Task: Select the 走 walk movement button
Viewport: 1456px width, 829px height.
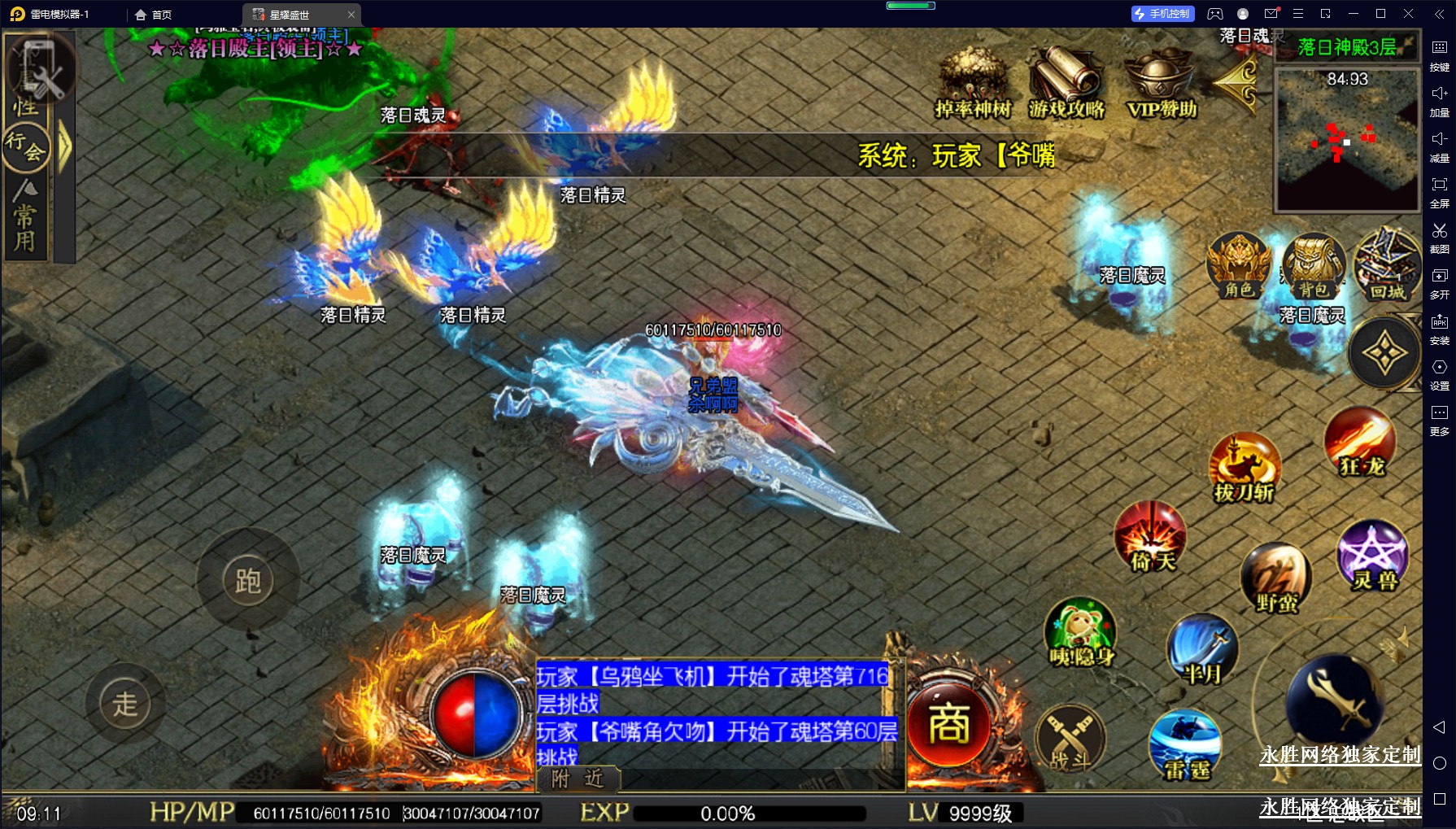Action: tap(125, 704)
